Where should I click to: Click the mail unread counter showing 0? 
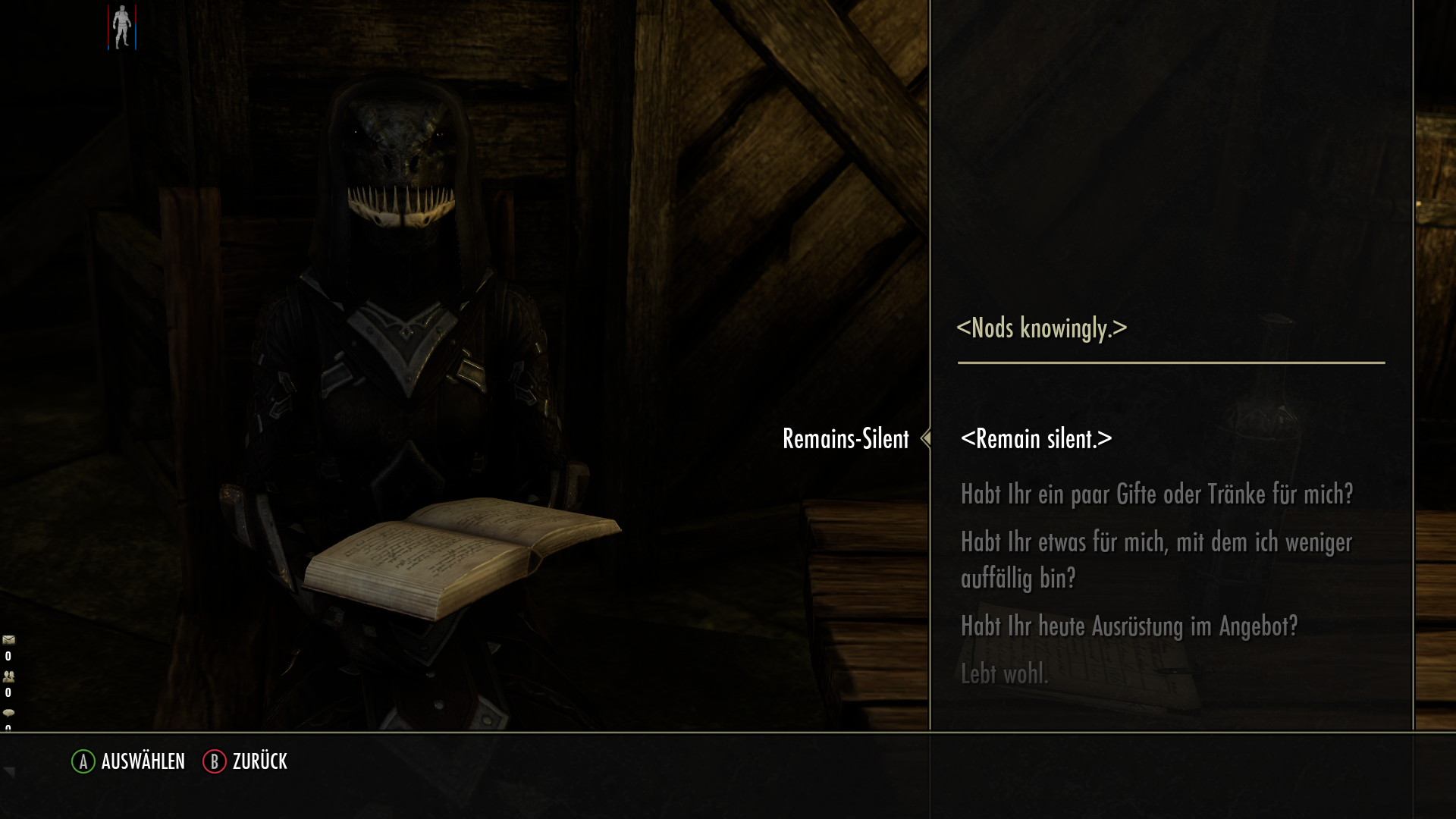[x=7, y=655]
